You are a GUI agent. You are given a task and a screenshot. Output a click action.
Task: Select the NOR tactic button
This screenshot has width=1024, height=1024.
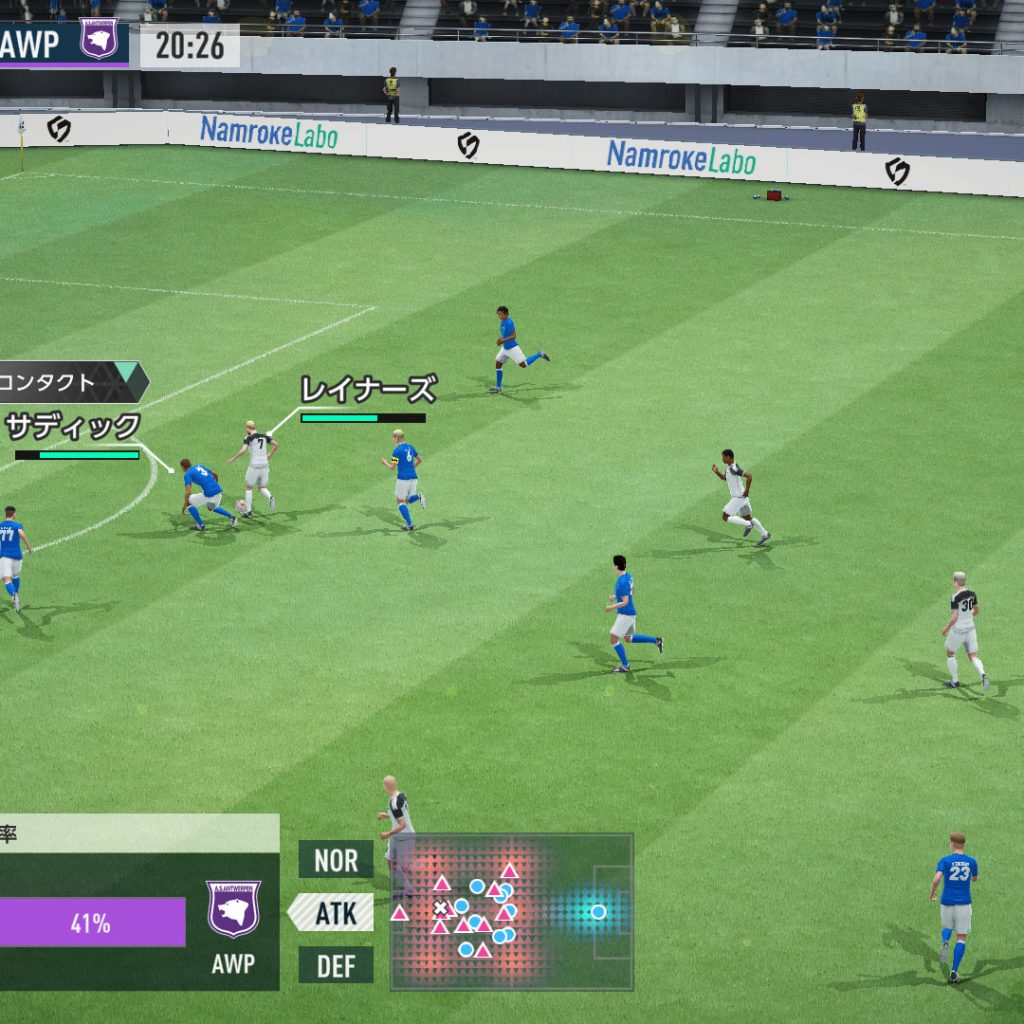click(336, 859)
